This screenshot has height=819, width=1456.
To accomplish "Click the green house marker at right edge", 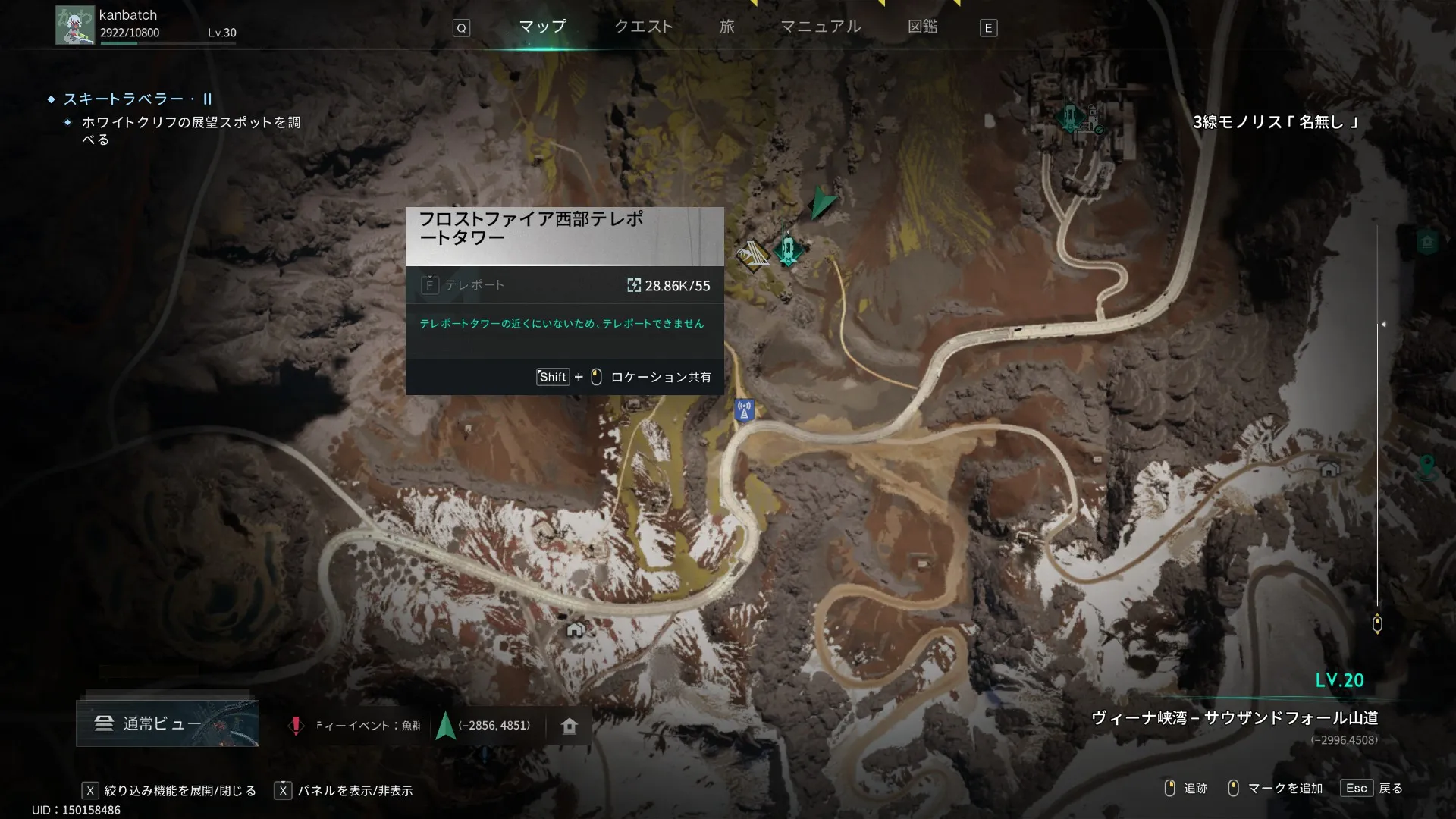I will tap(1427, 242).
